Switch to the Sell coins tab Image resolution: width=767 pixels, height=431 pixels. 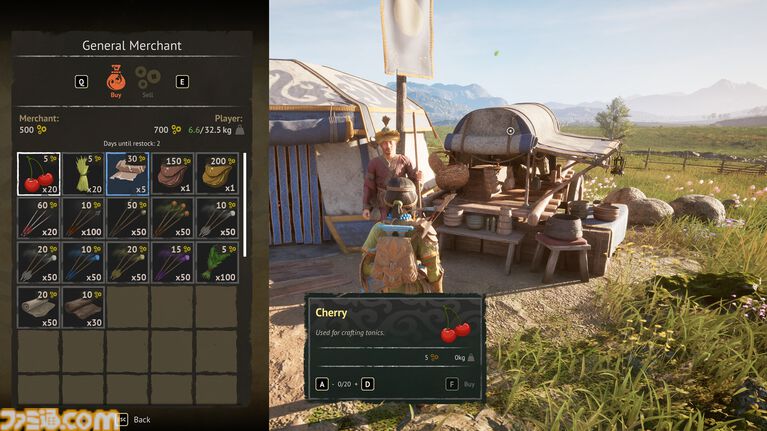coord(148,80)
